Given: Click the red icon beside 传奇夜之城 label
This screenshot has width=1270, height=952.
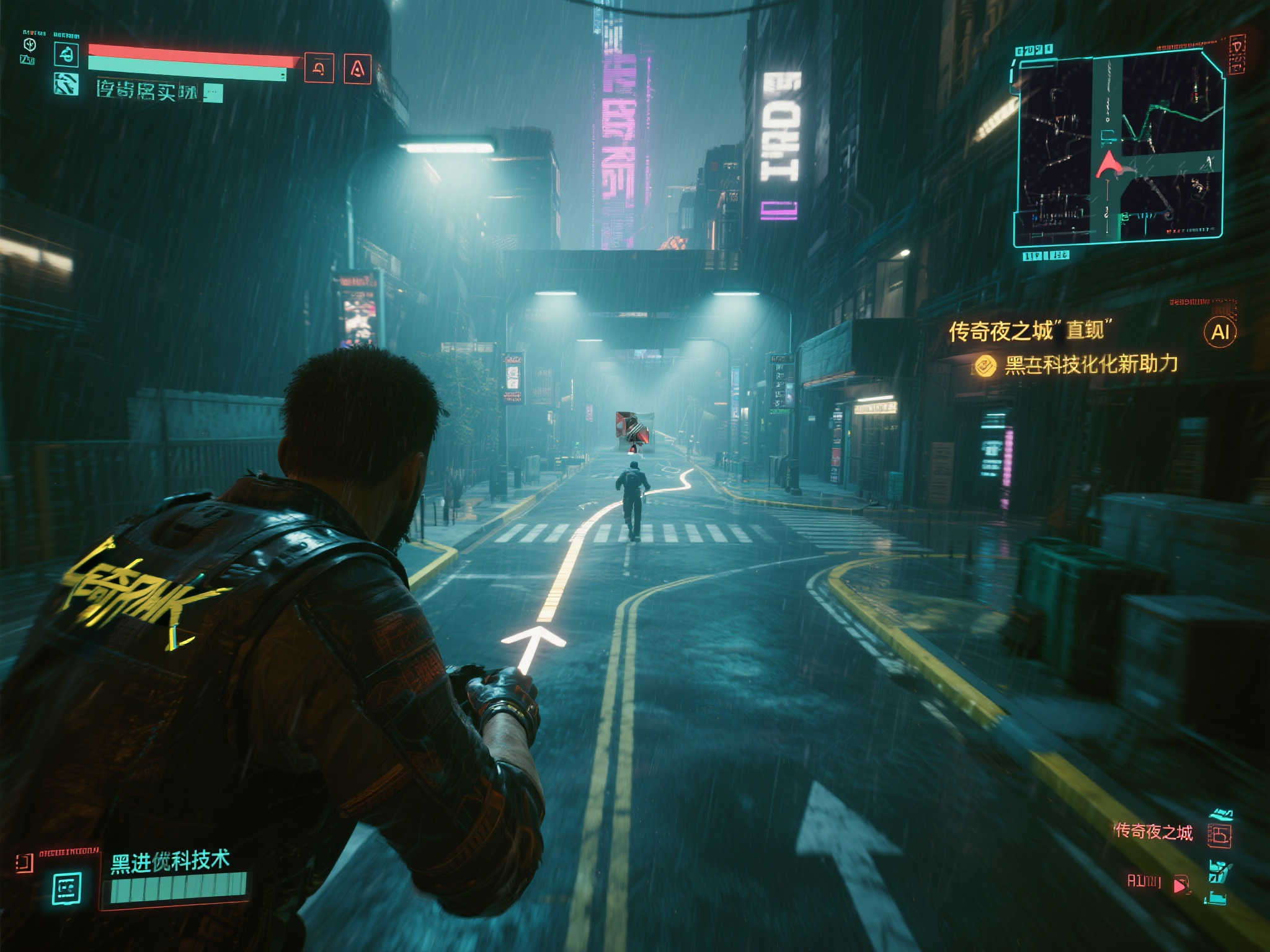Looking at the screenshot, I should 1219,834.
